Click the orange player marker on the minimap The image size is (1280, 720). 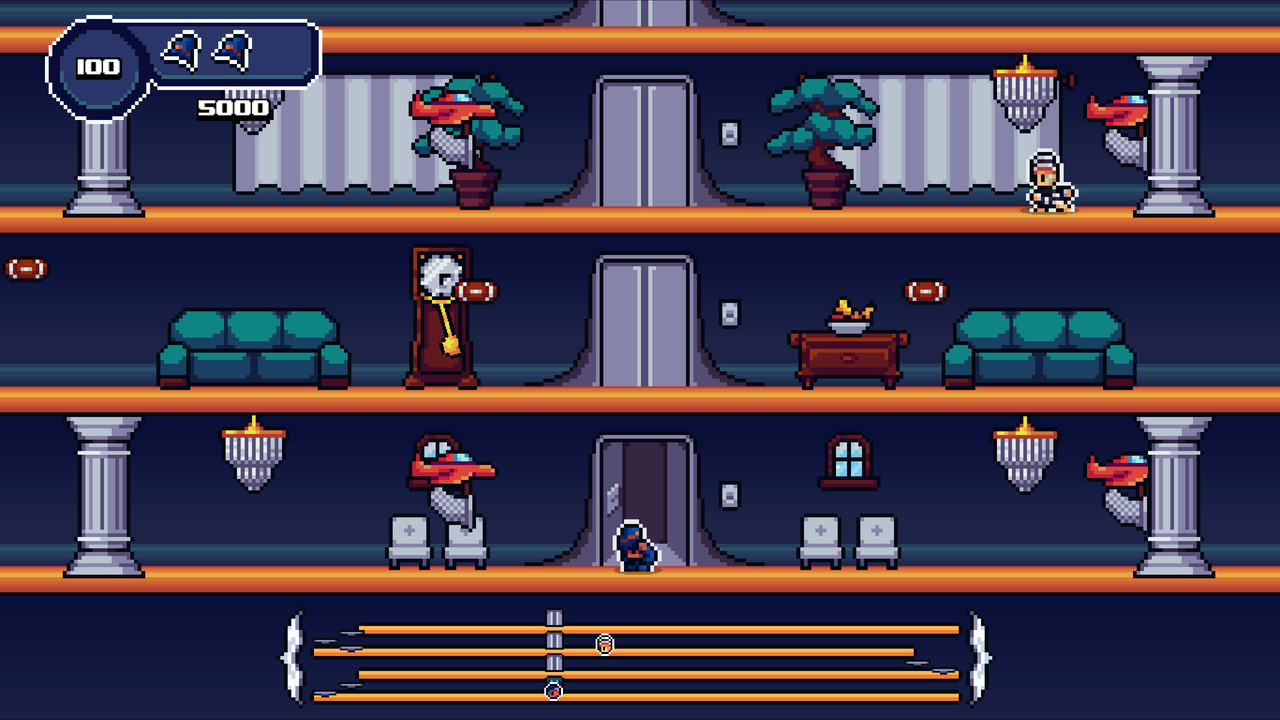point(553,689)
